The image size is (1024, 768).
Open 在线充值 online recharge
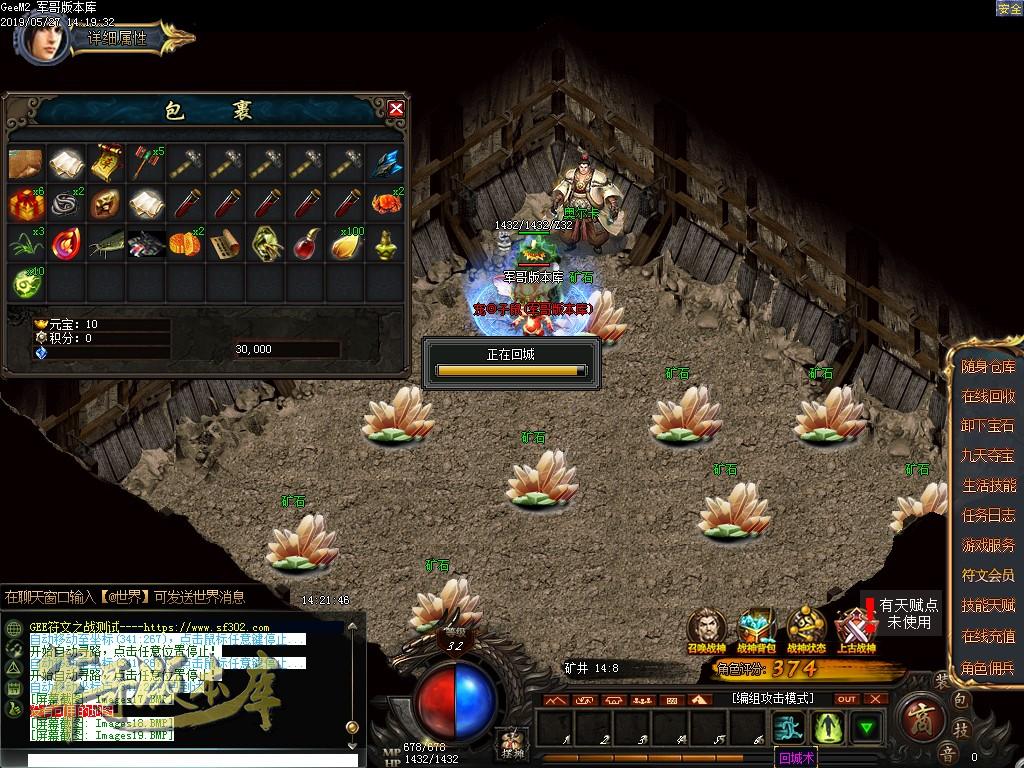coord(988,636)
